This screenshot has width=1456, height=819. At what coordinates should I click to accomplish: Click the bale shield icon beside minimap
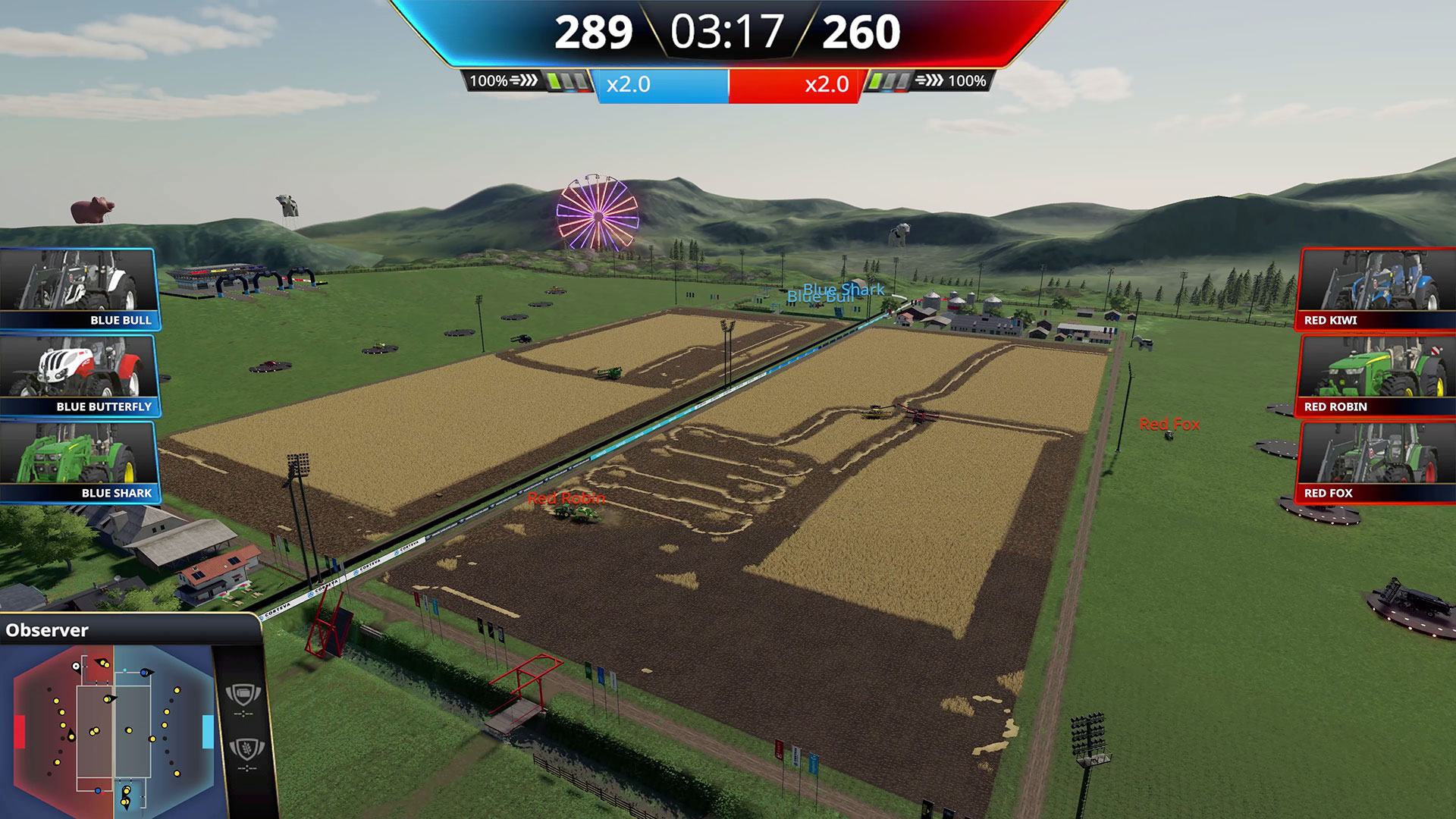243,694
